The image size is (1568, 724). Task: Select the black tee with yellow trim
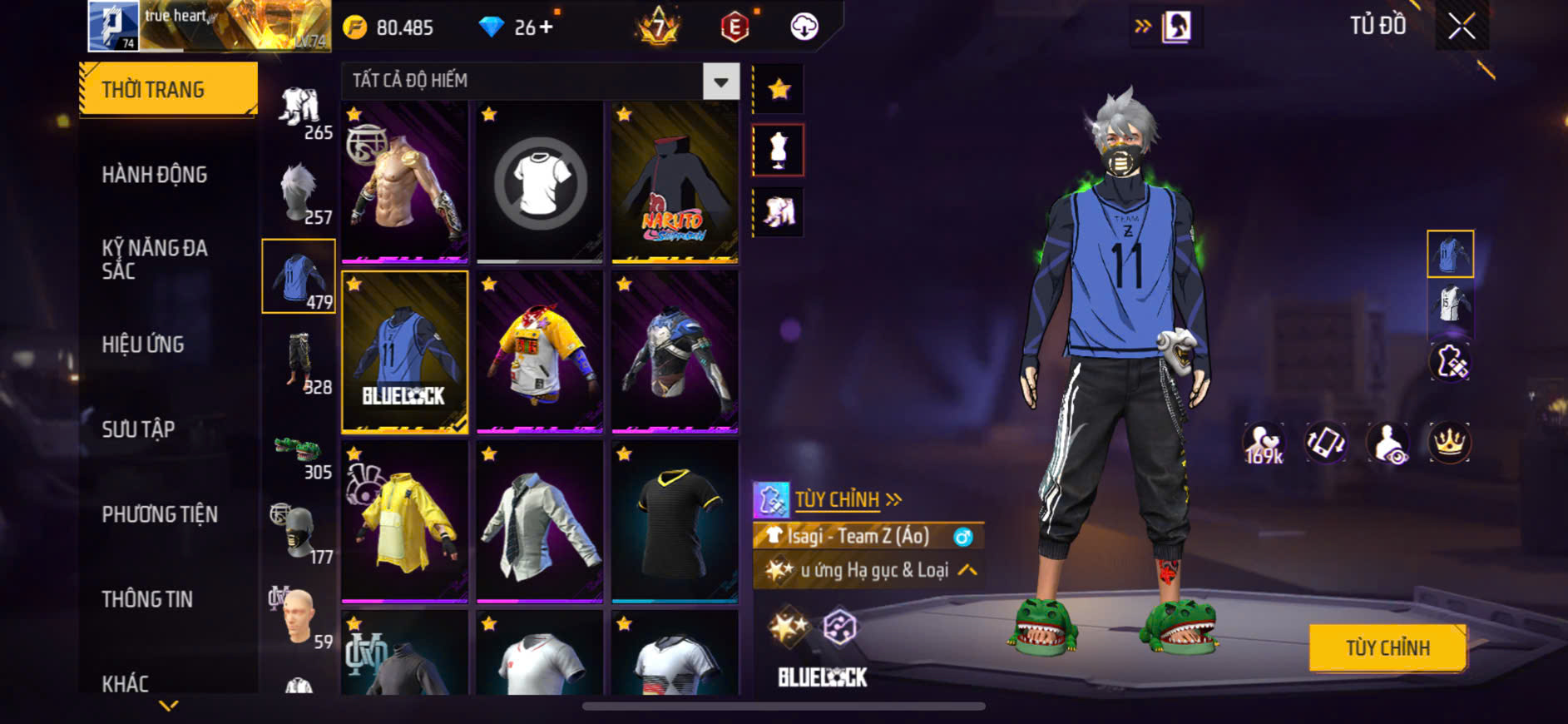[674, 521]
